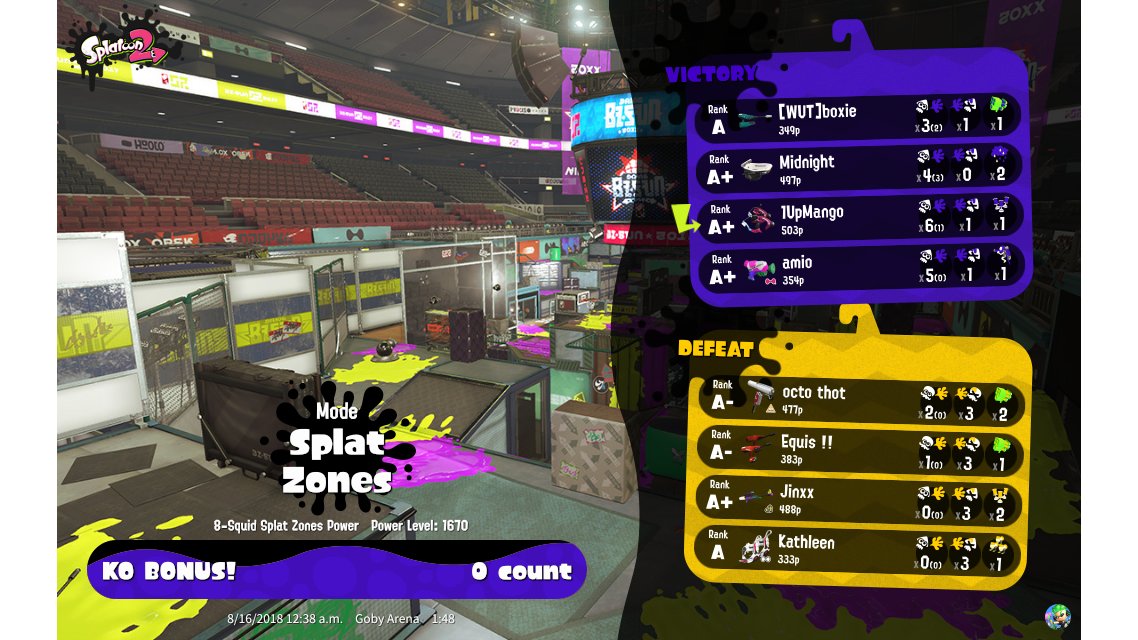Choose Midnight's row in the victory list
Viewport: 1138px width, 640px height.
pyautogui.click(x=858, y=167)
